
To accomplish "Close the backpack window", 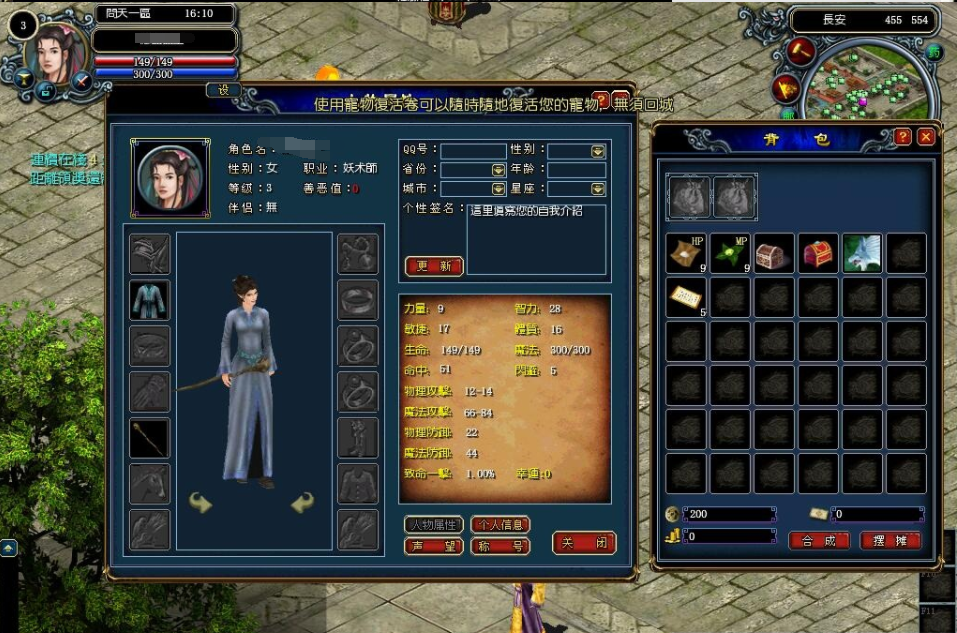I will click(926, 137).
